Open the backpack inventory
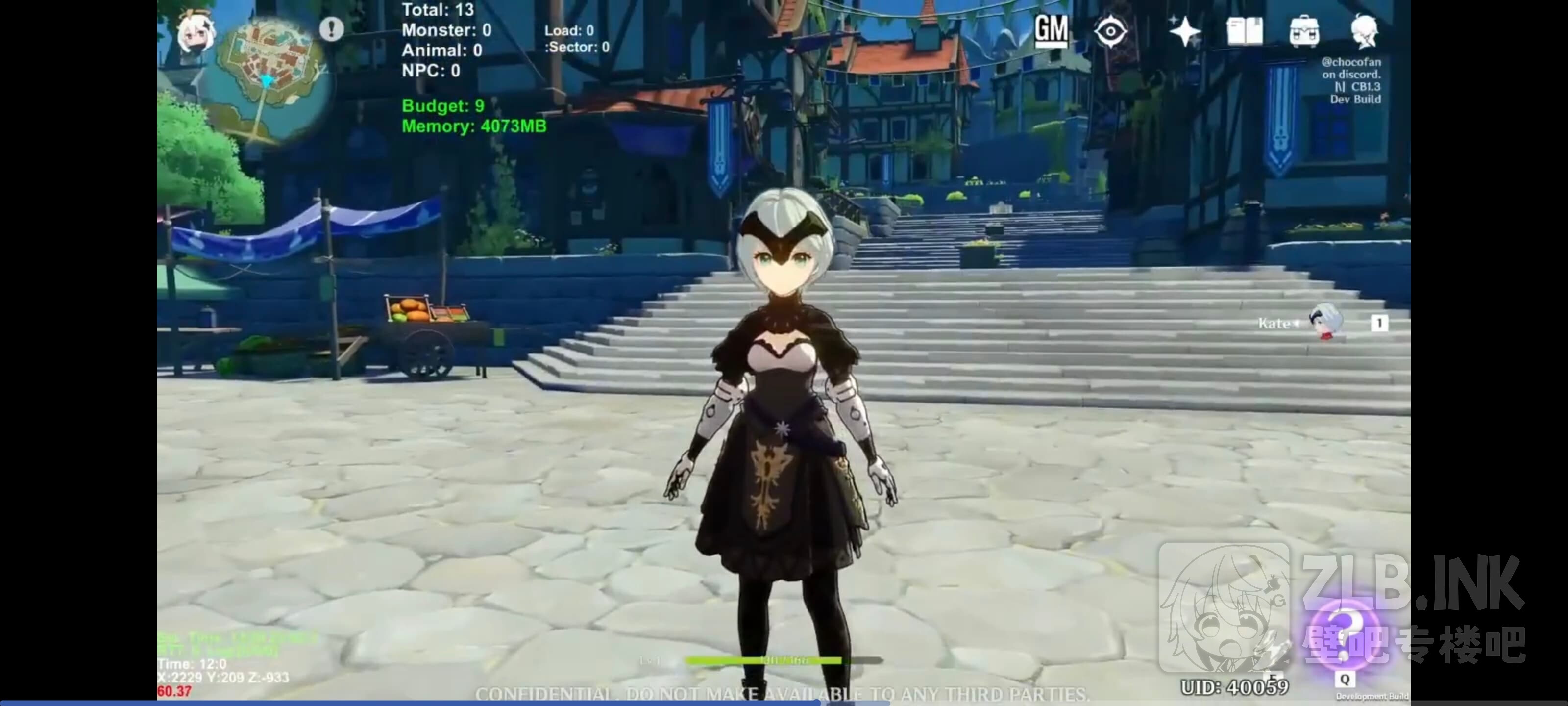 [1304, 31]
